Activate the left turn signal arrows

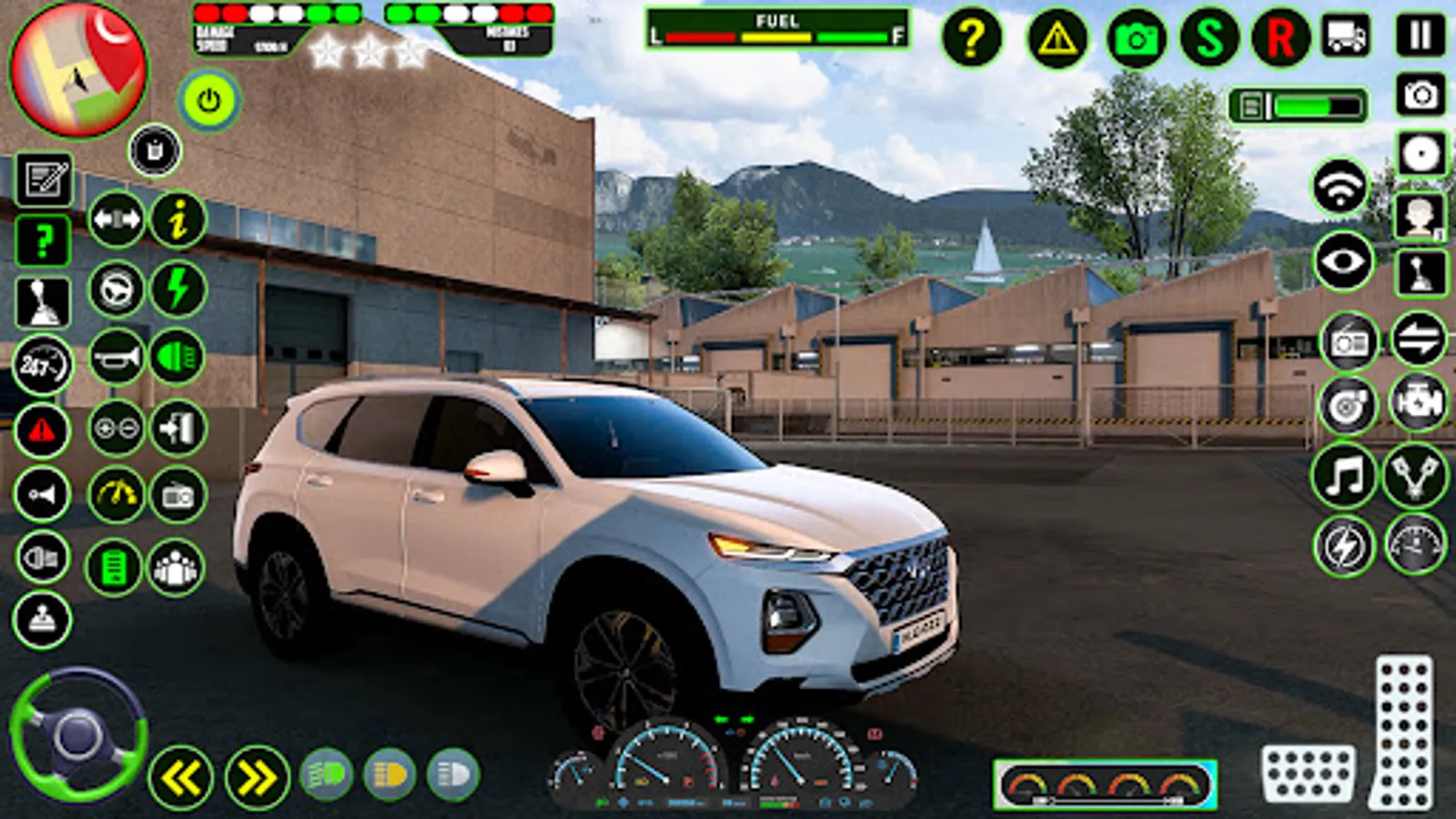(180, 778)
